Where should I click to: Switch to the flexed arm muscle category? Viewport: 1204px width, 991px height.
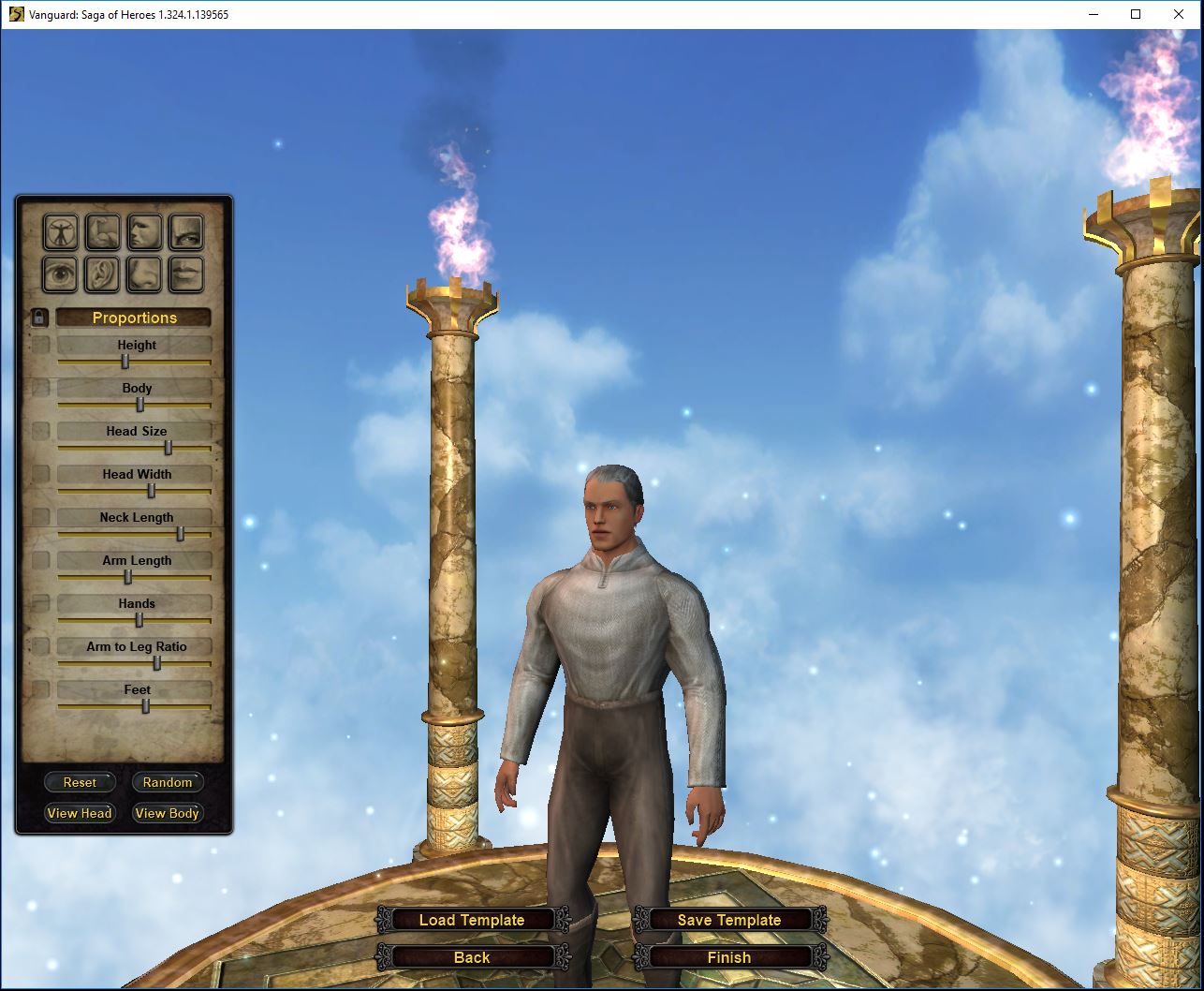tap(103, 232)
